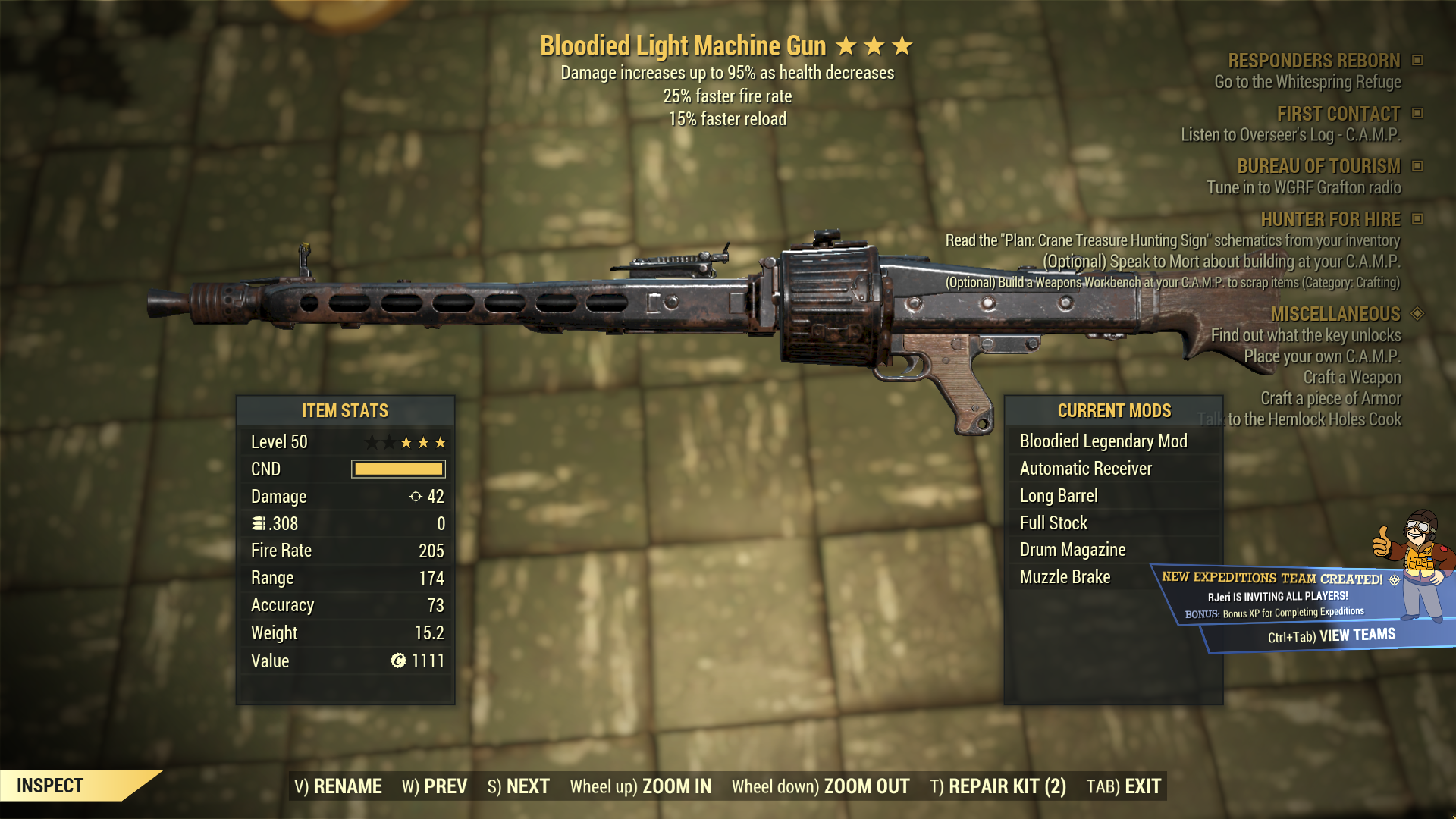
Task: Select ZOOM OUT in the bottom bar
Action: 821,786
